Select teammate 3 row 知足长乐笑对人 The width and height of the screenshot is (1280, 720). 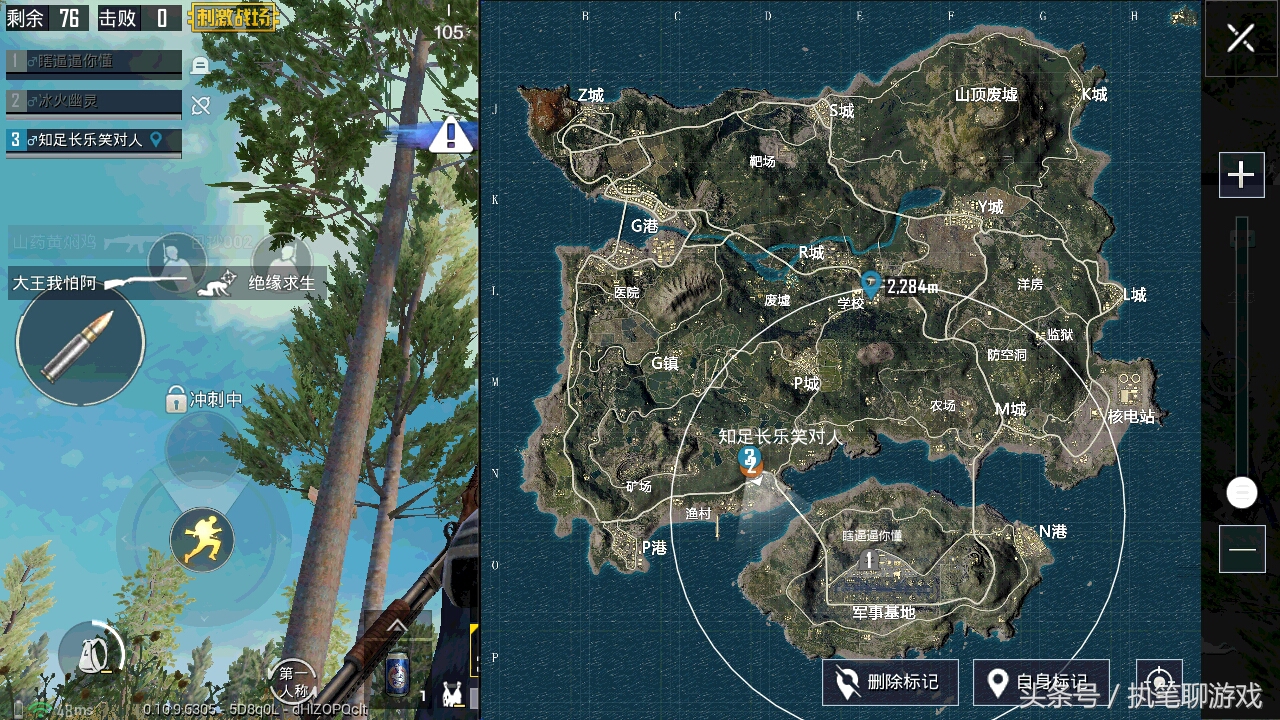click(x=94, y=140)
